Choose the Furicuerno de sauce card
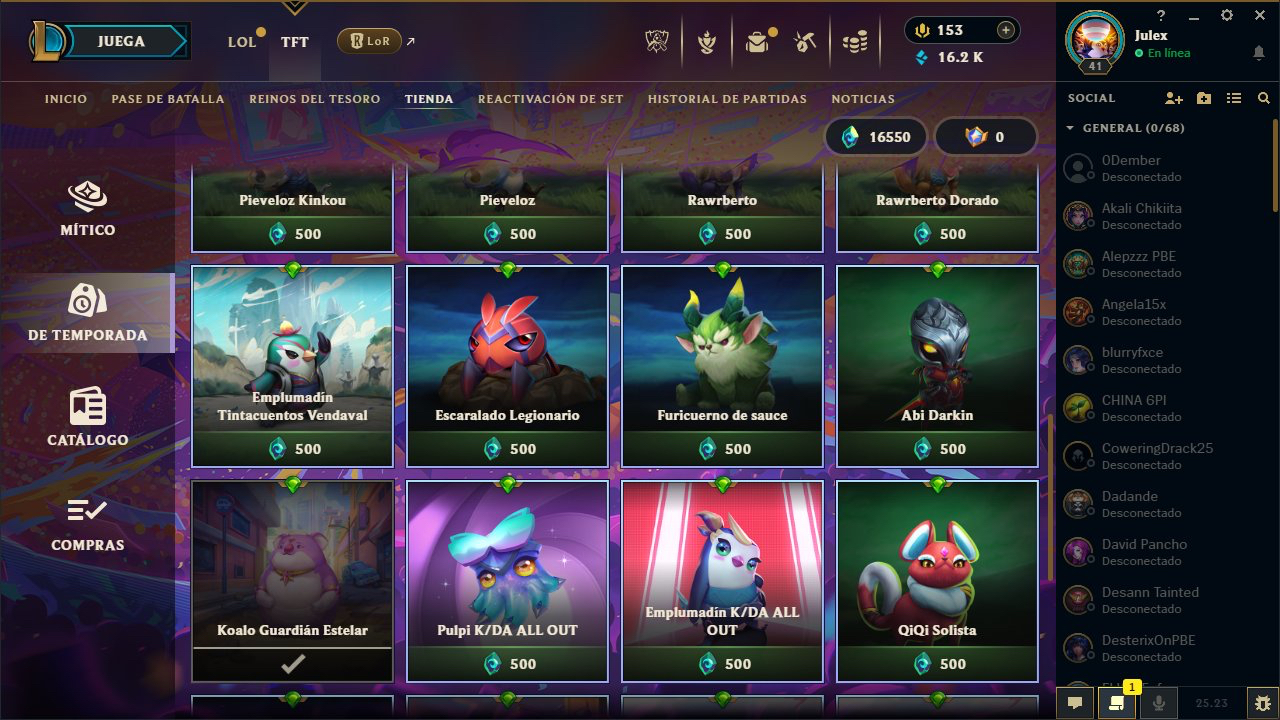Screen dimensions: 1280x720 point(722,366)
